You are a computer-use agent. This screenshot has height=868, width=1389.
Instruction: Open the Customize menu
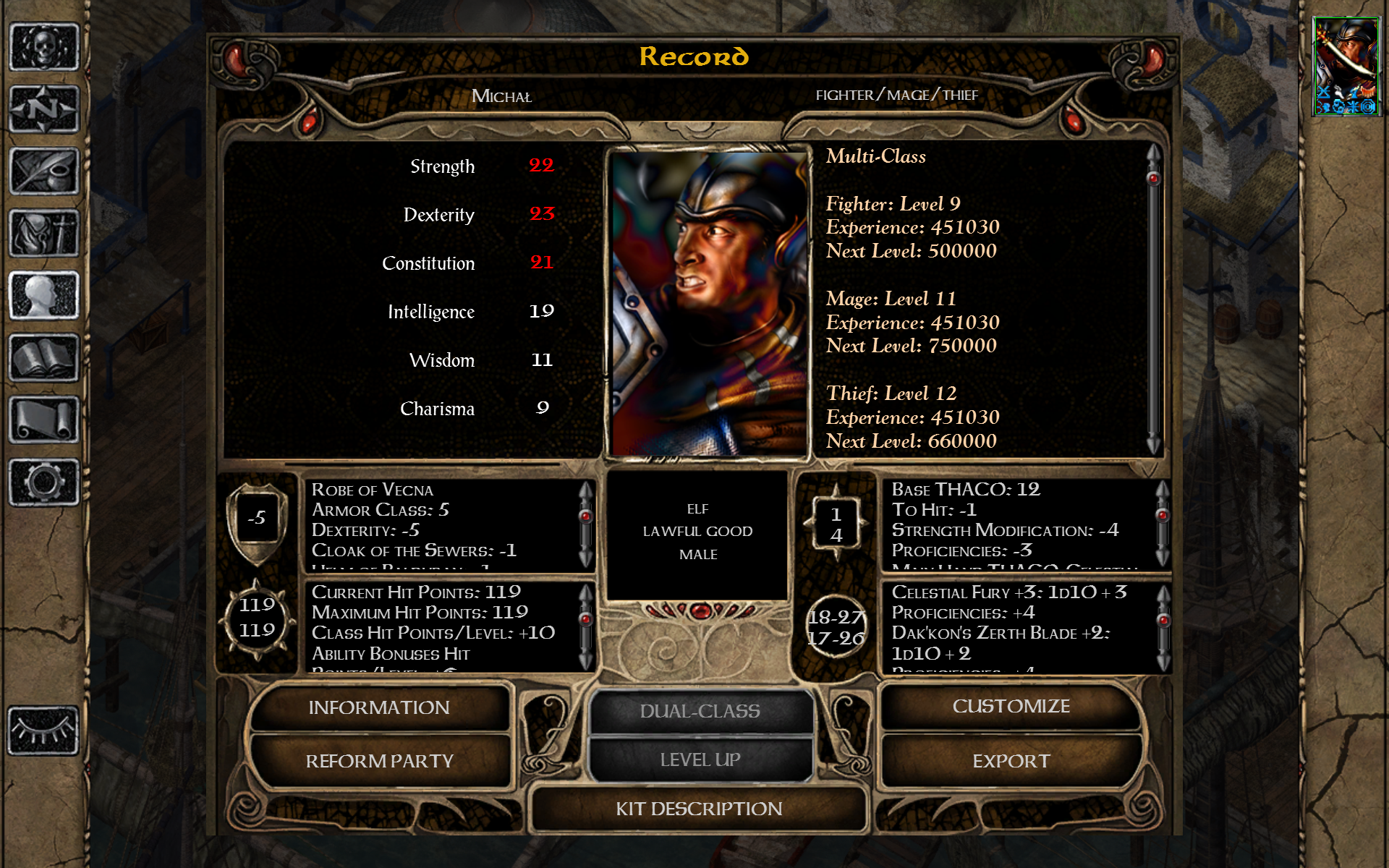1011,706
